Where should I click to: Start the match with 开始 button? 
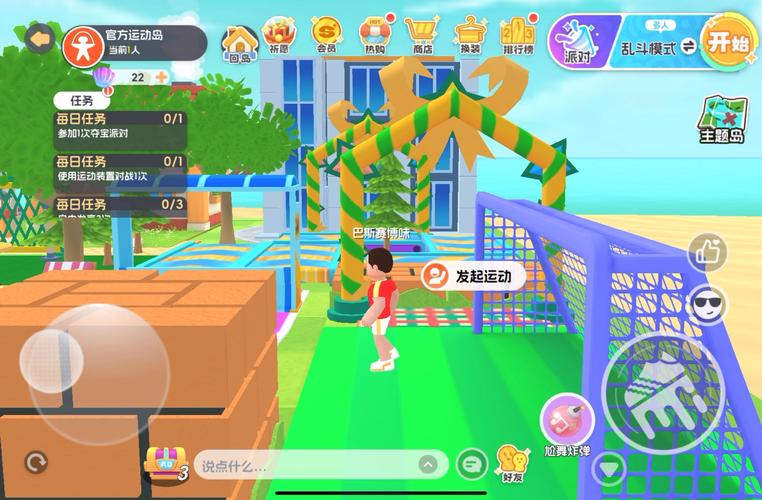[x=729, y=42]
